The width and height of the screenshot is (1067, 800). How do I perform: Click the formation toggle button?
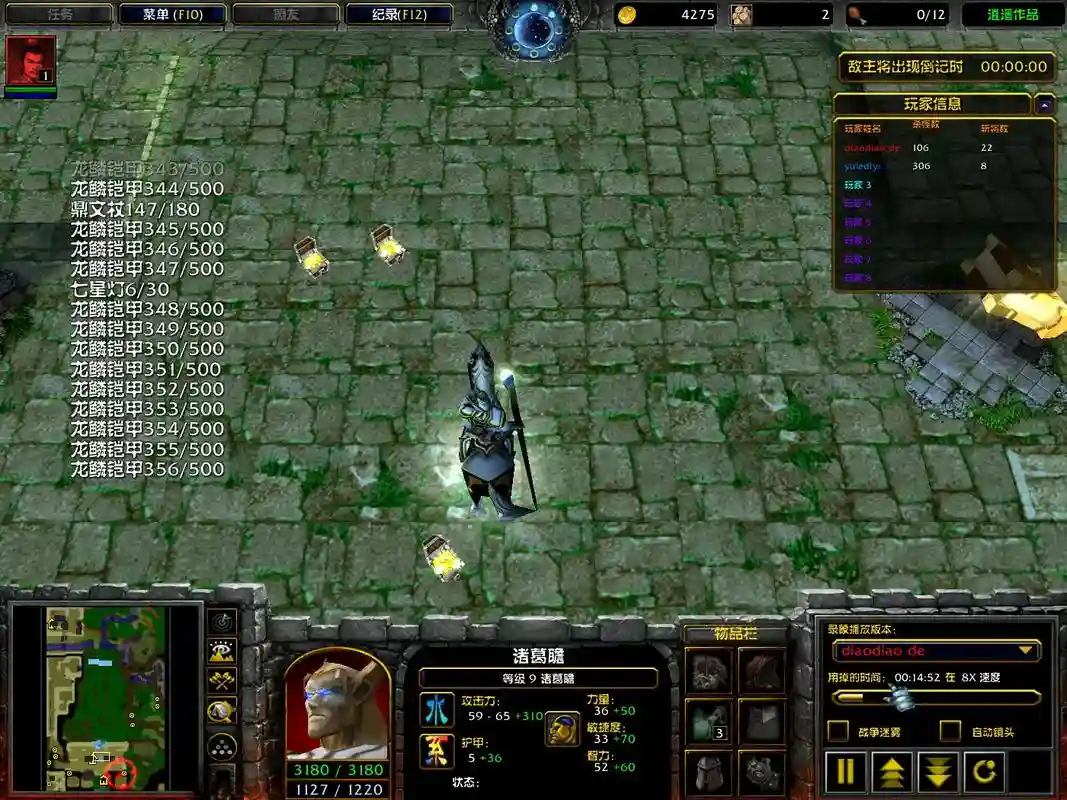tap(222, 746)
